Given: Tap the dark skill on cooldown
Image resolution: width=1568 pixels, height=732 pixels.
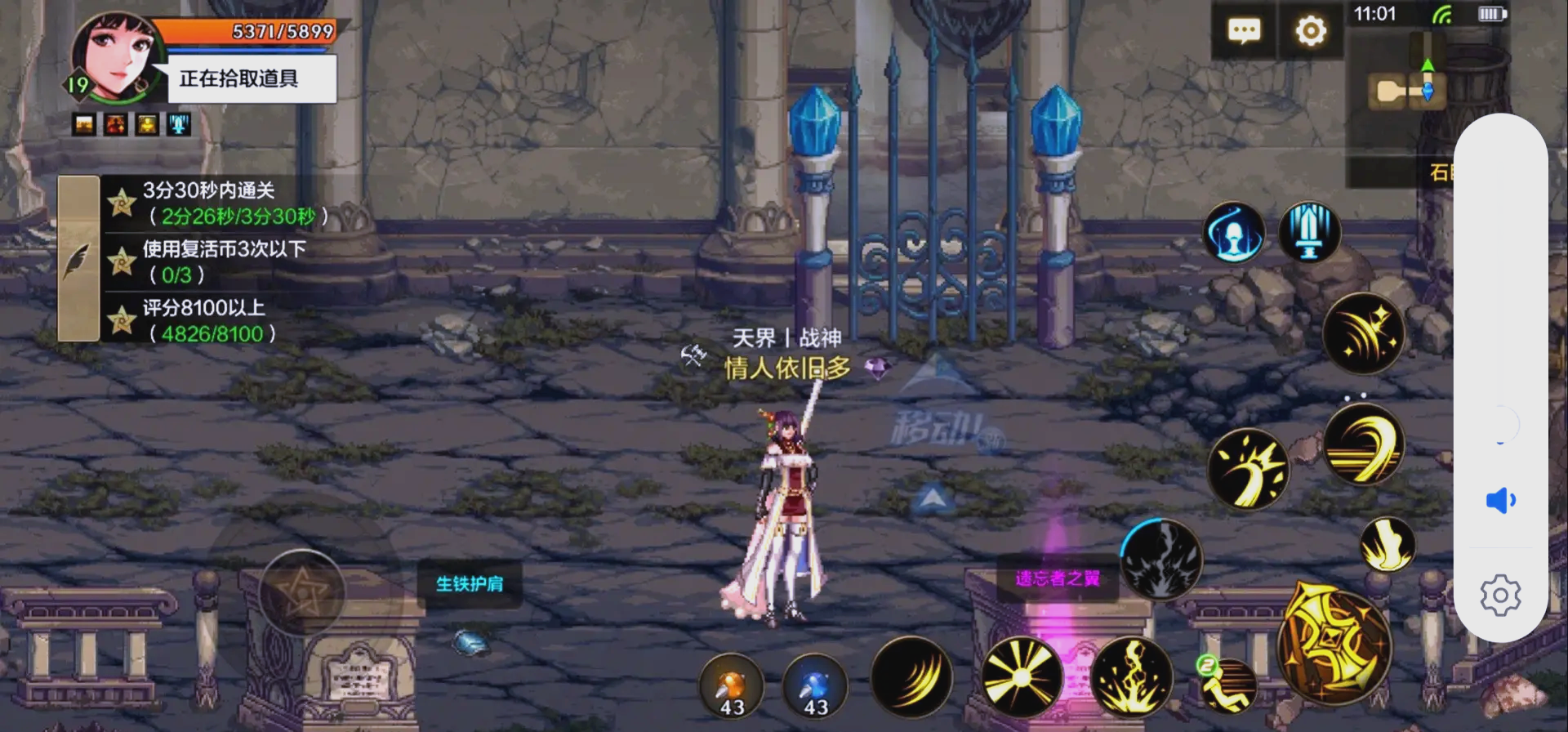Looking at the screenshot, I should (1160, 560).
